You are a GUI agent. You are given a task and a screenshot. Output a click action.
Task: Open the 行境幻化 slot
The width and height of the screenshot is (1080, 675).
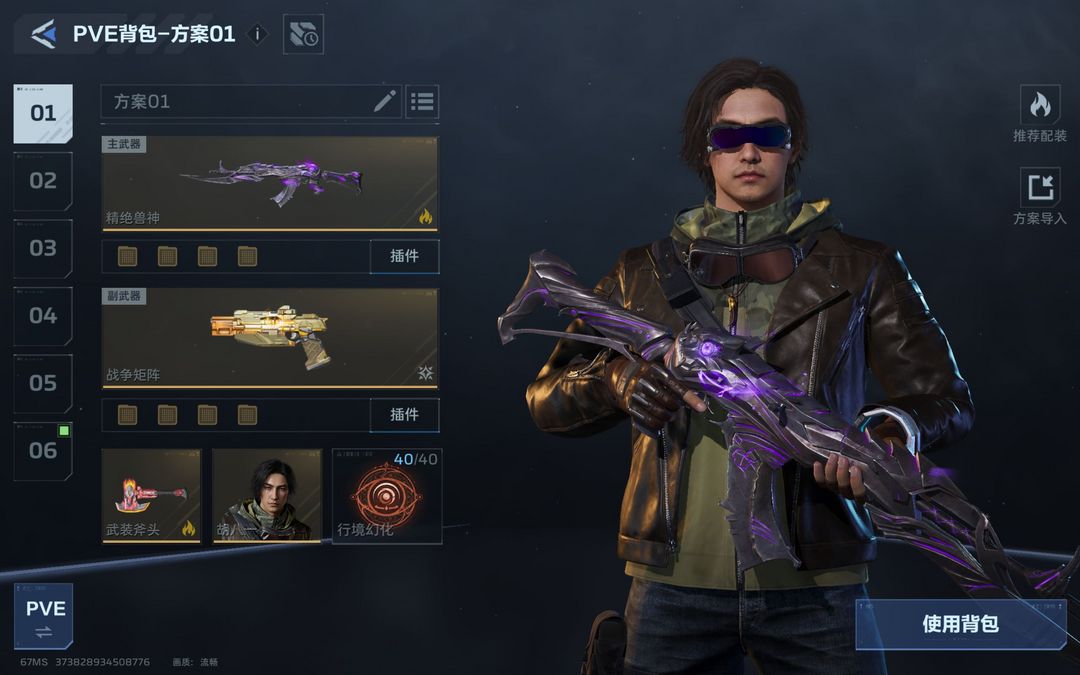(x=387, y=495)
